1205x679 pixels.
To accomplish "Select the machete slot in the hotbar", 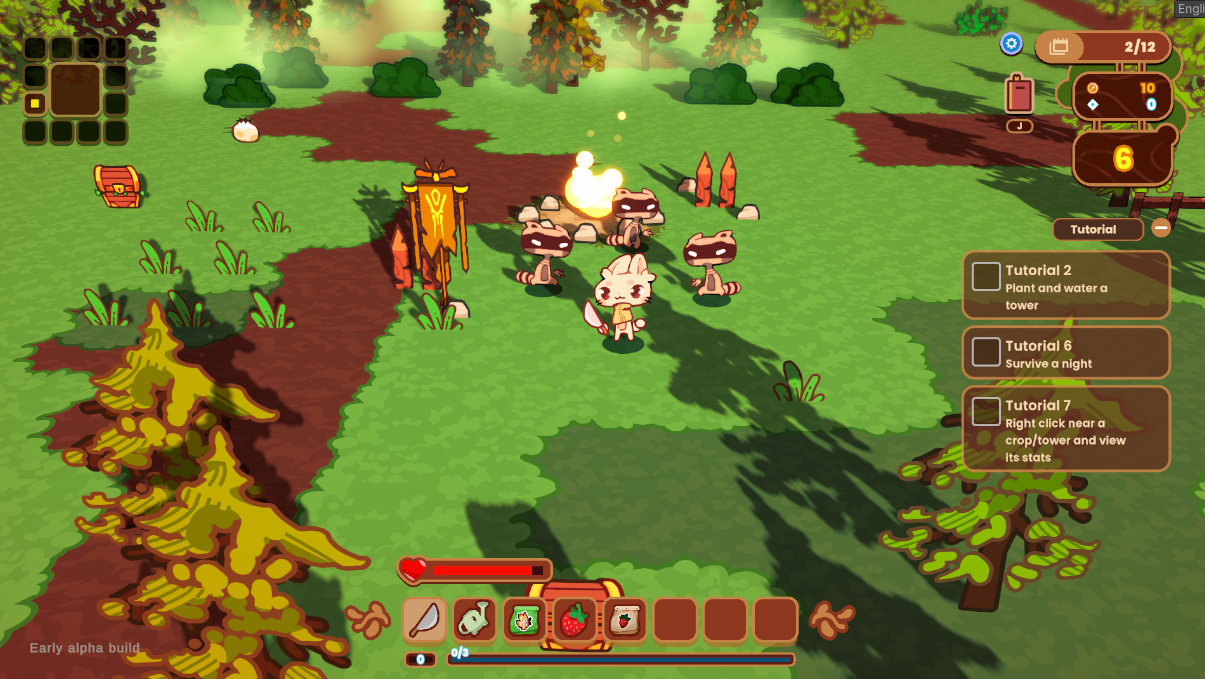I will coord(425,620).
